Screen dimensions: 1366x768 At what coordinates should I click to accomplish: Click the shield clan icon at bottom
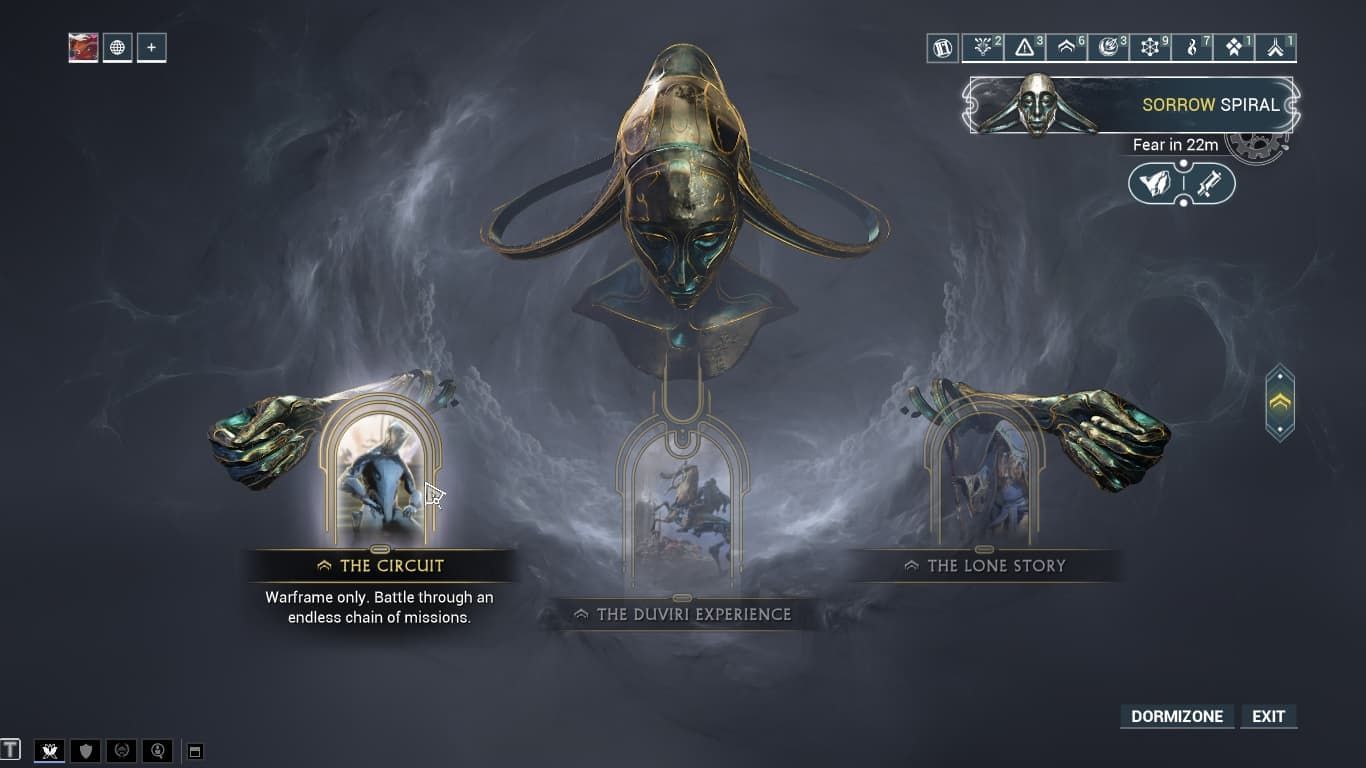coord(85,750)
